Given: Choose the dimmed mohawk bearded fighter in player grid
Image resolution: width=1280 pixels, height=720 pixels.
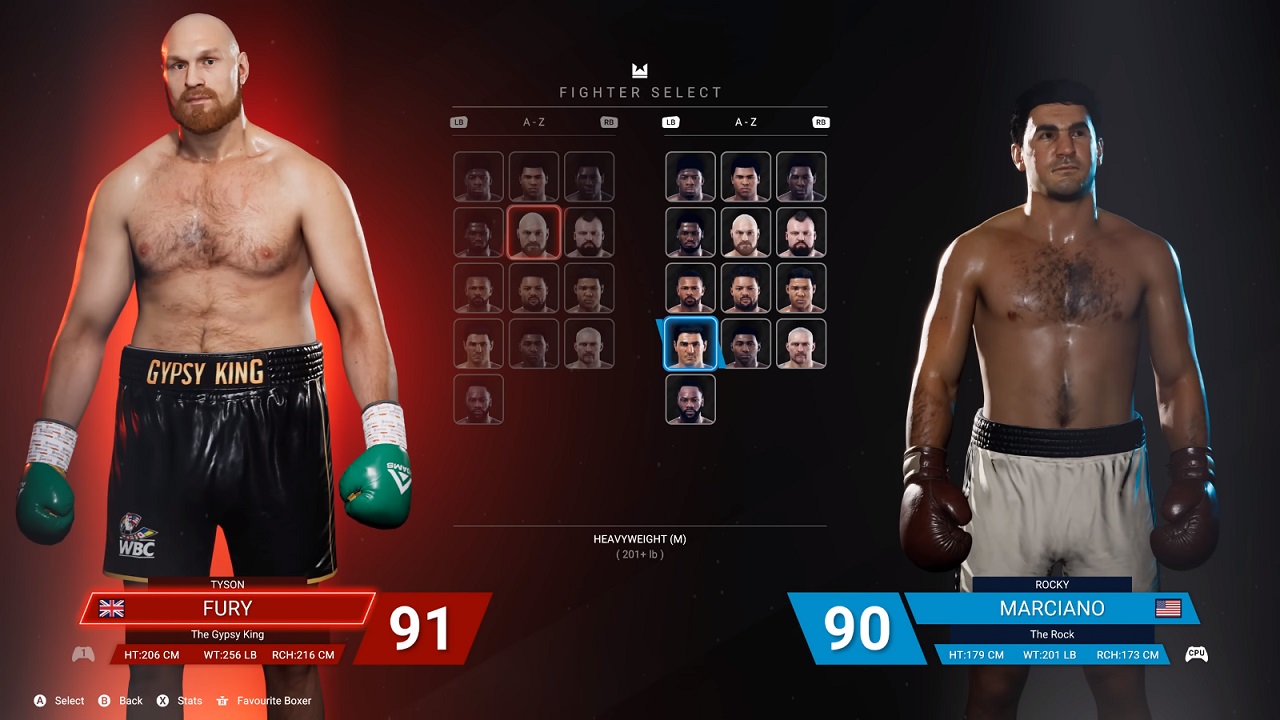Looking at the screenshot, I should [x=589, y=232].
